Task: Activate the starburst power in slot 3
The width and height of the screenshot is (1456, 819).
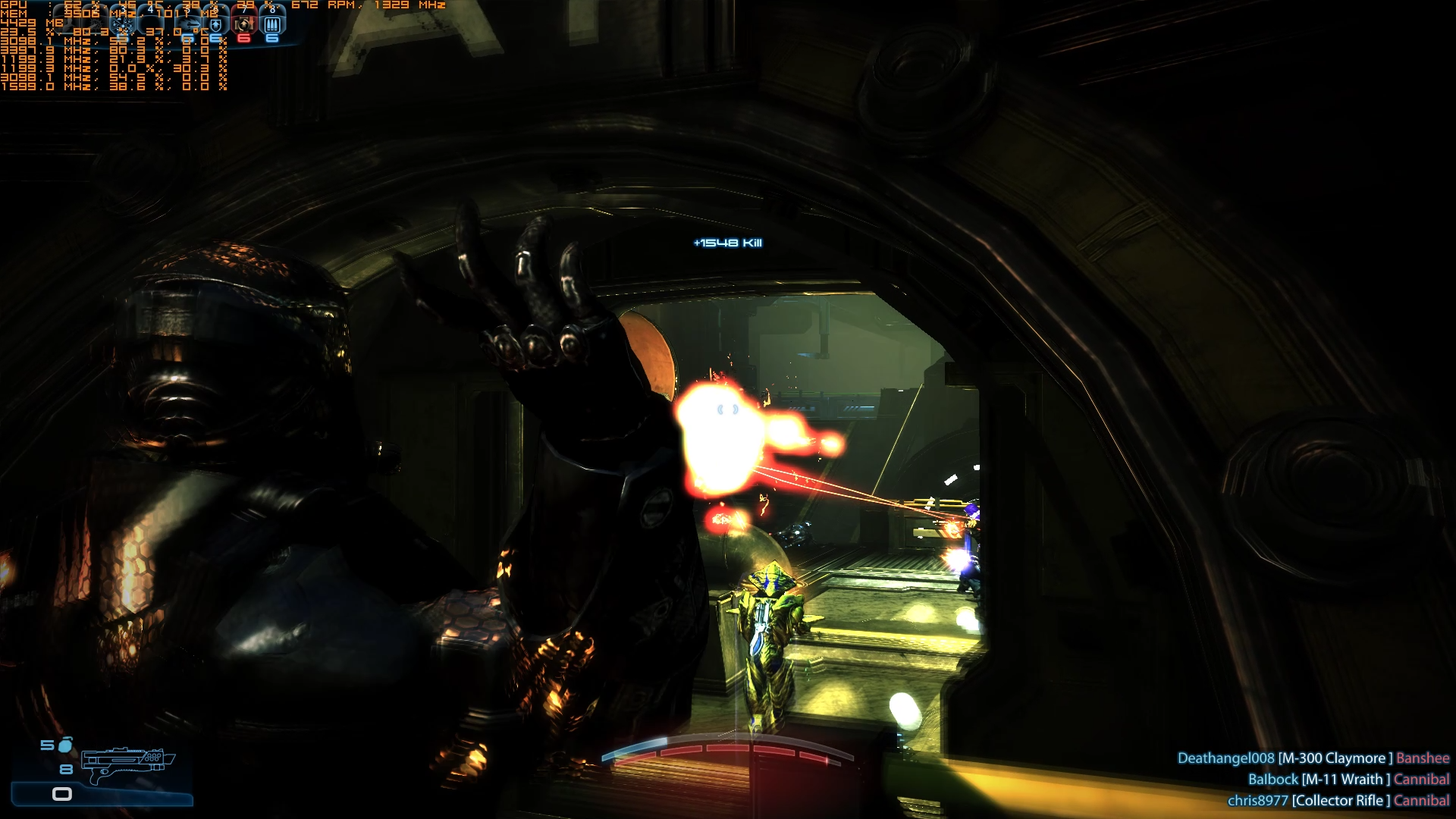Action: pyautogui.click(x=122, y=24)
